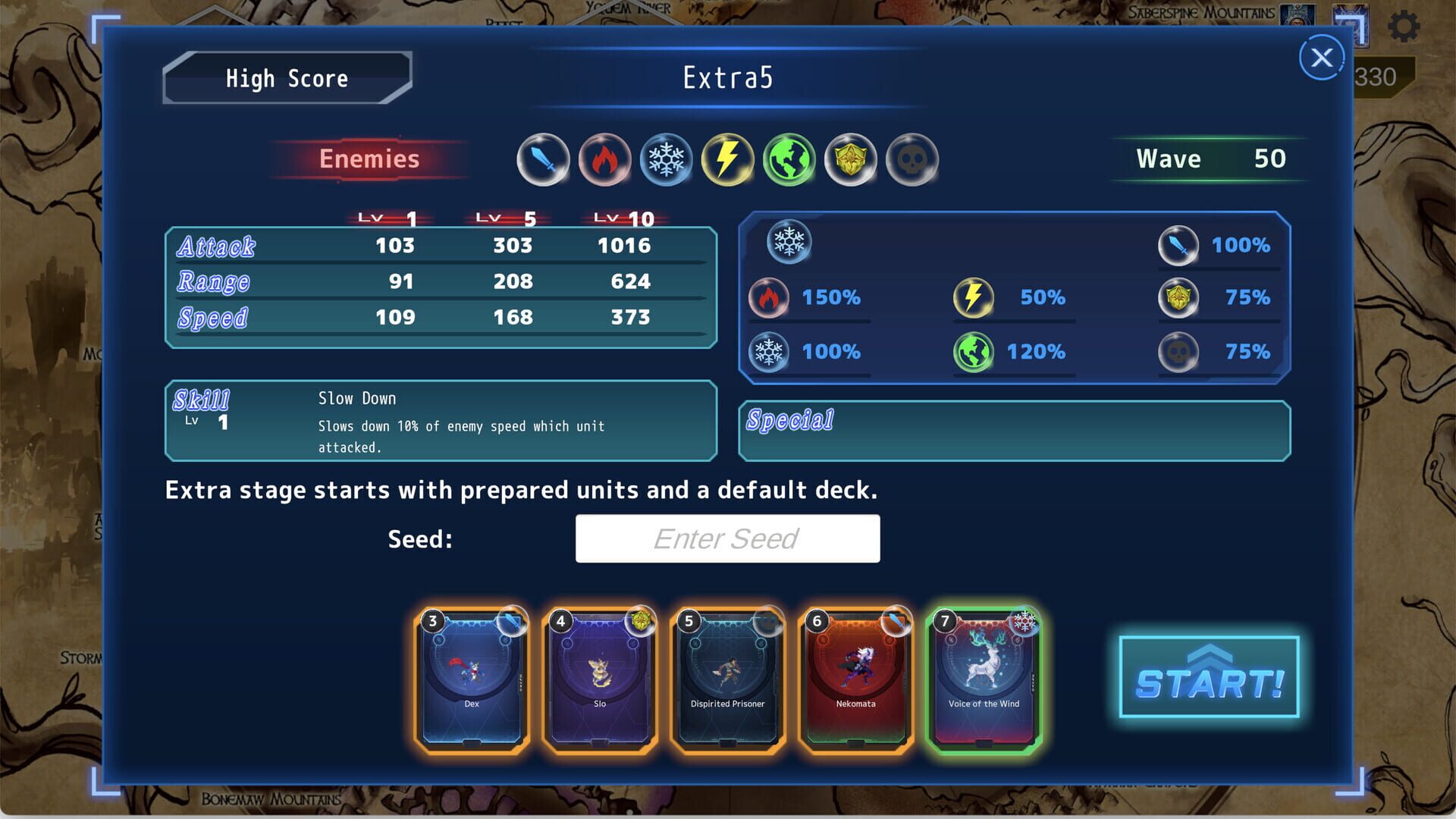
Task: Switch to the High Score view
Action: [x=287, y=78]
